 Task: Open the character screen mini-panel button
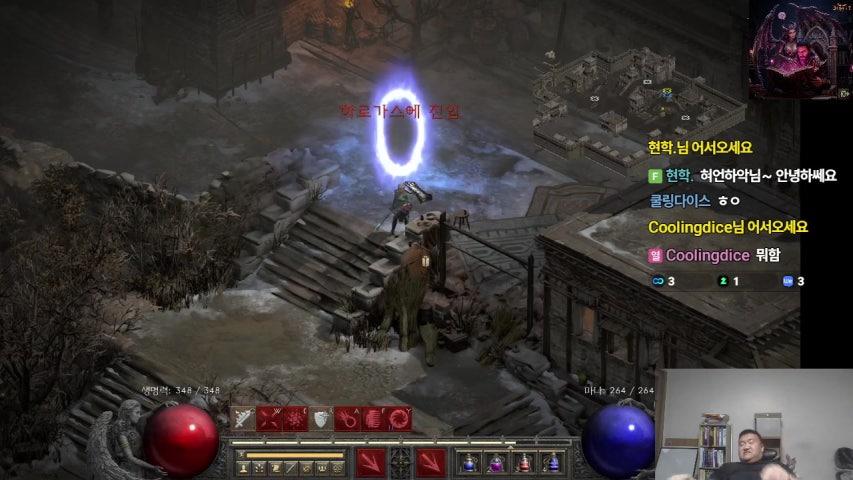pos(243,468)
